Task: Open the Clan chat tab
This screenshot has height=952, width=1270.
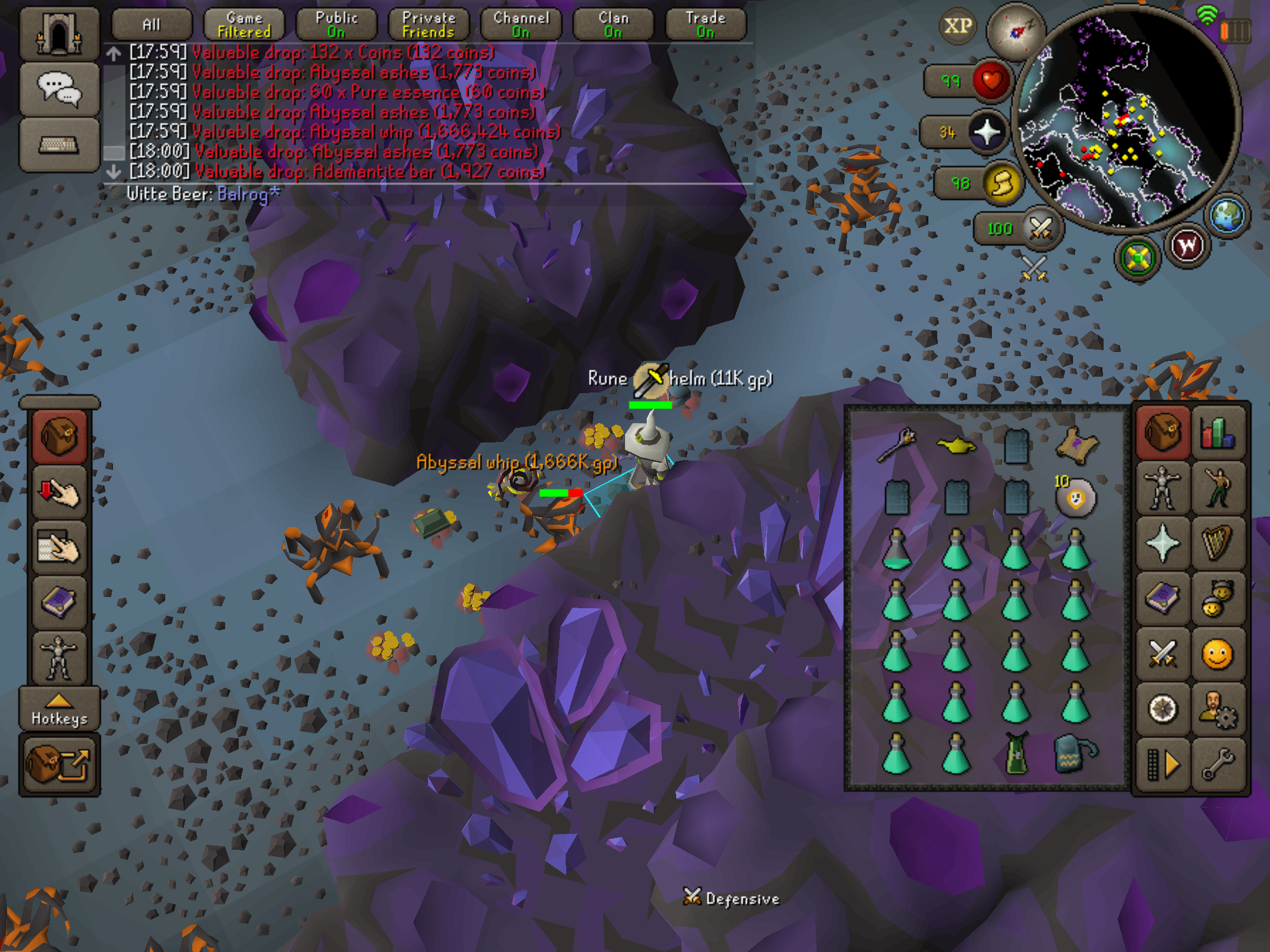Action: click(613, 25)
